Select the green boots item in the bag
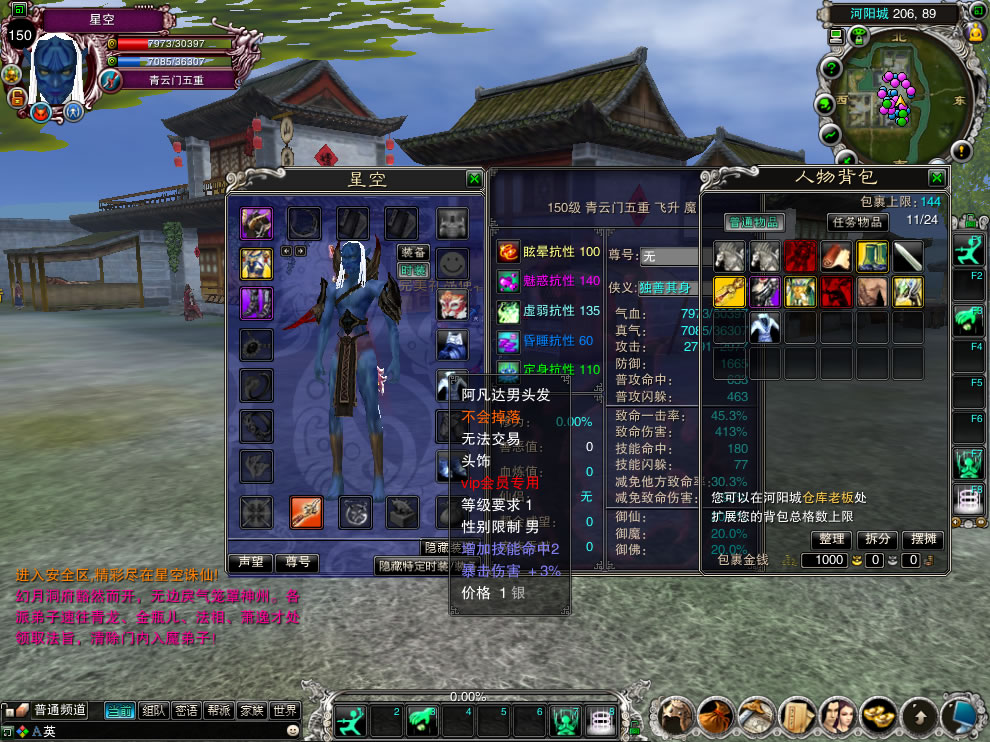This screenshot has height=742, width=990. tap(872, 256)
